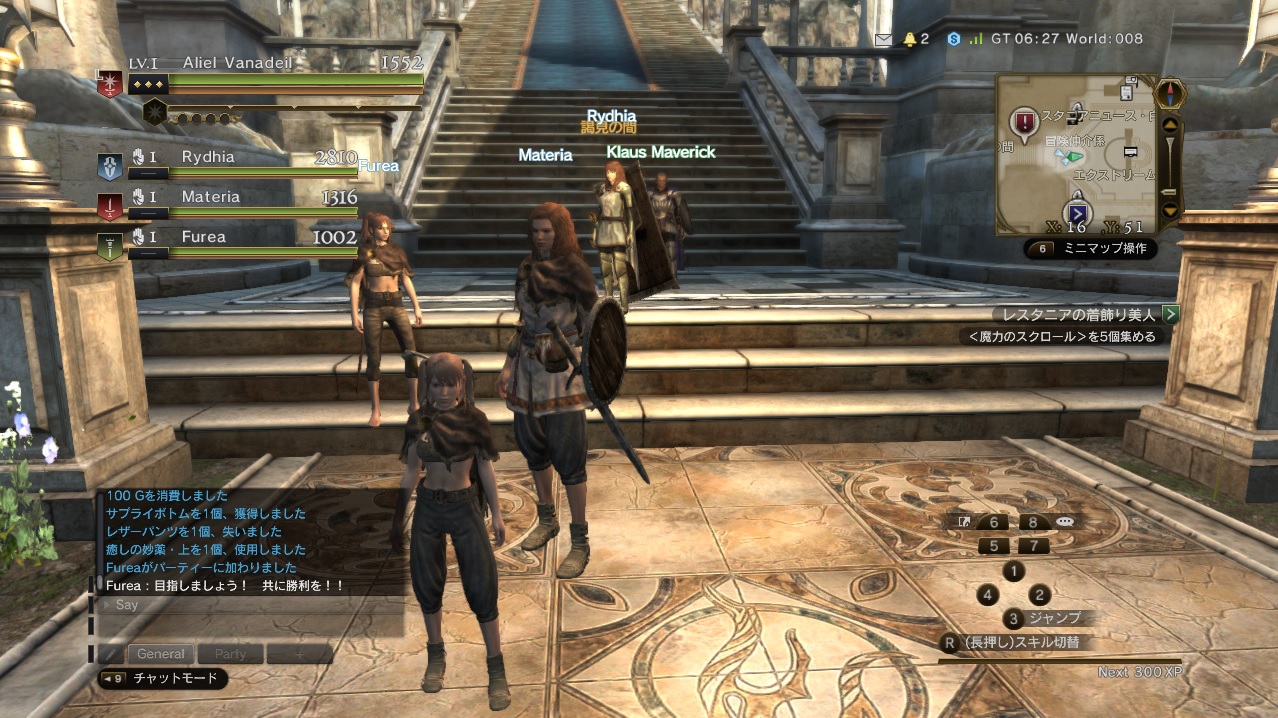Open the Party chat tab
This screenshot has height=718, width=1278.
tap(230, 654)
